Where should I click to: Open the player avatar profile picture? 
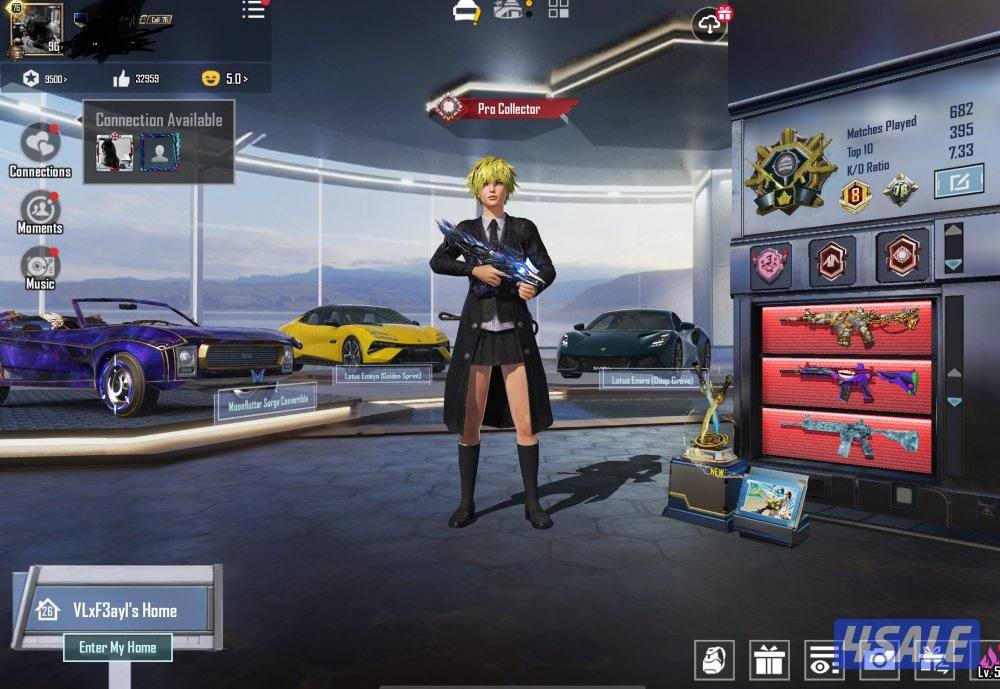[36, 30]
